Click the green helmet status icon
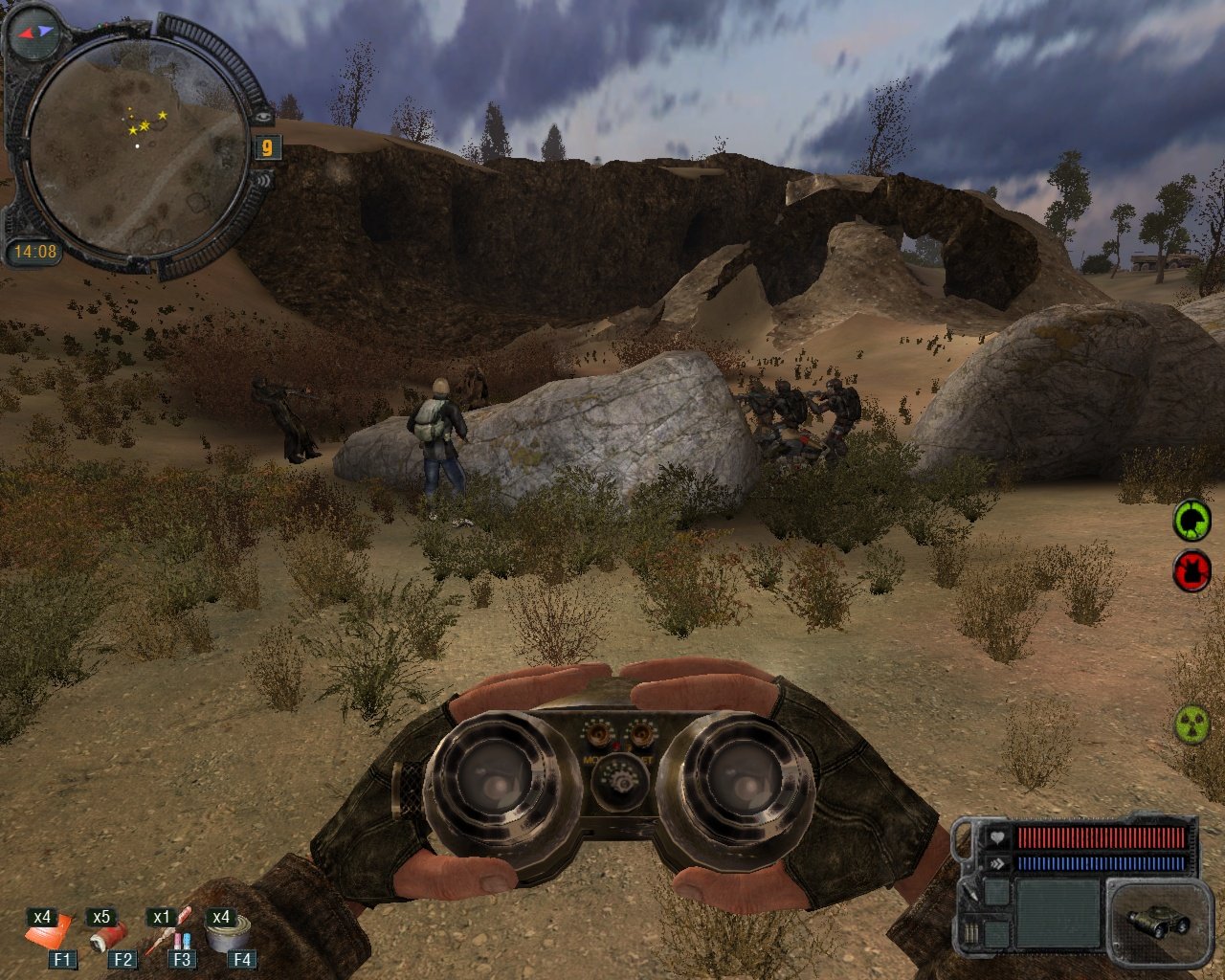The width and height of the screenshot is (1225, 980). coord(1192,522)
